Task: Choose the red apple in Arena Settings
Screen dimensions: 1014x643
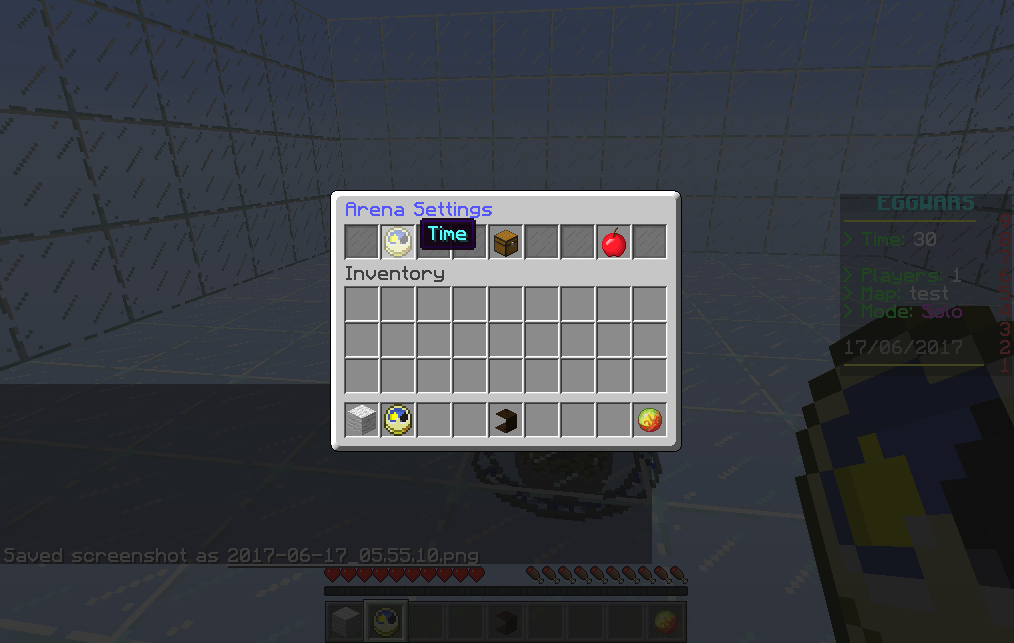Action: pyautogui.click(x=613, y=242)
